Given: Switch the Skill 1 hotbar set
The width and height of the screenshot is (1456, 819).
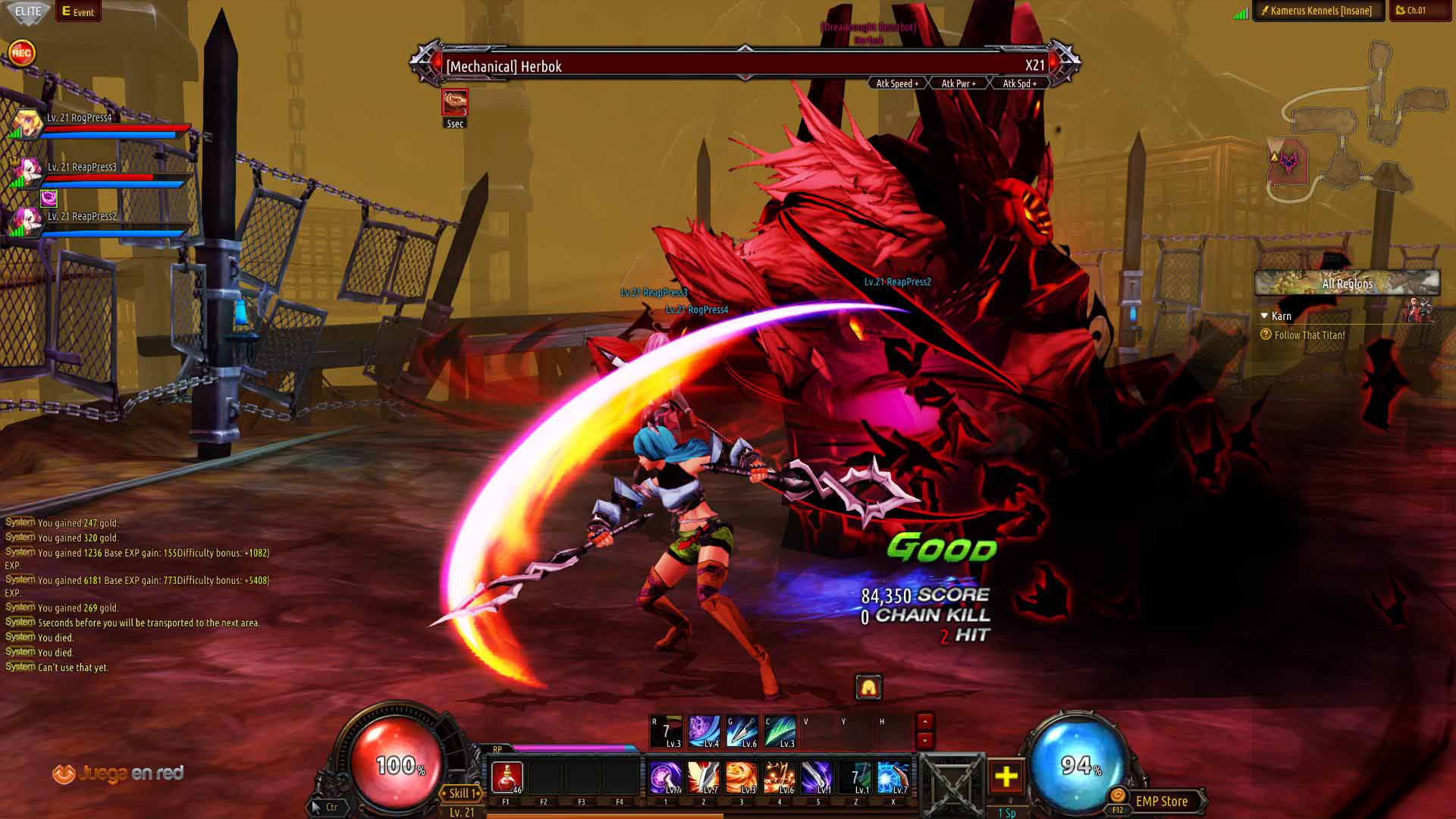Looking at the screenshot, I should [460, 793].
